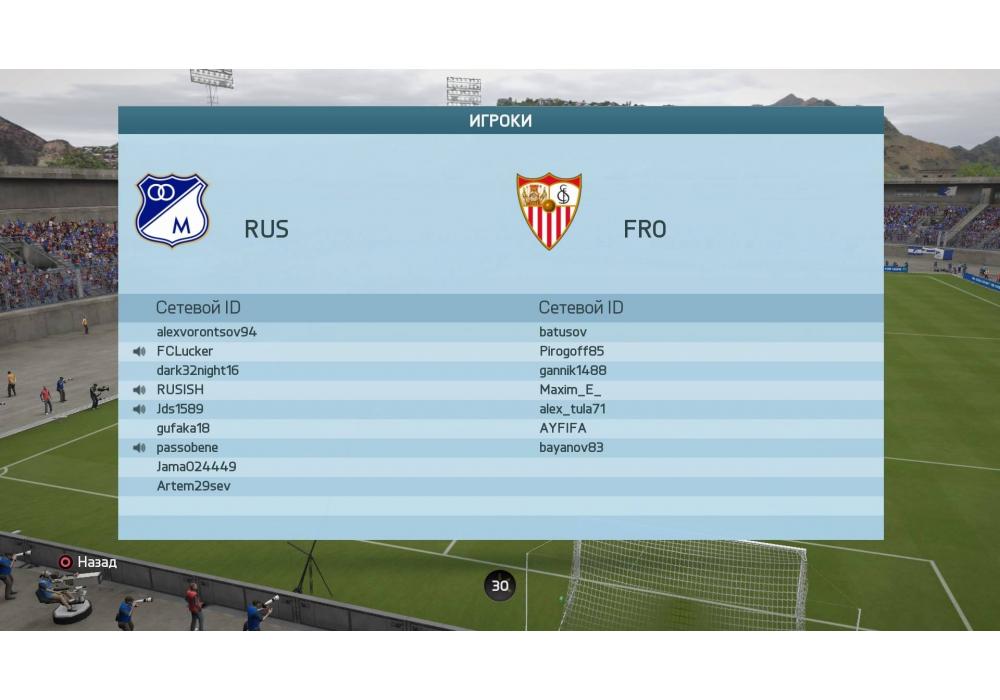Select the AYFIFA player entry
This screenshot has width=1000, height=700.
[x=563, y=428]
